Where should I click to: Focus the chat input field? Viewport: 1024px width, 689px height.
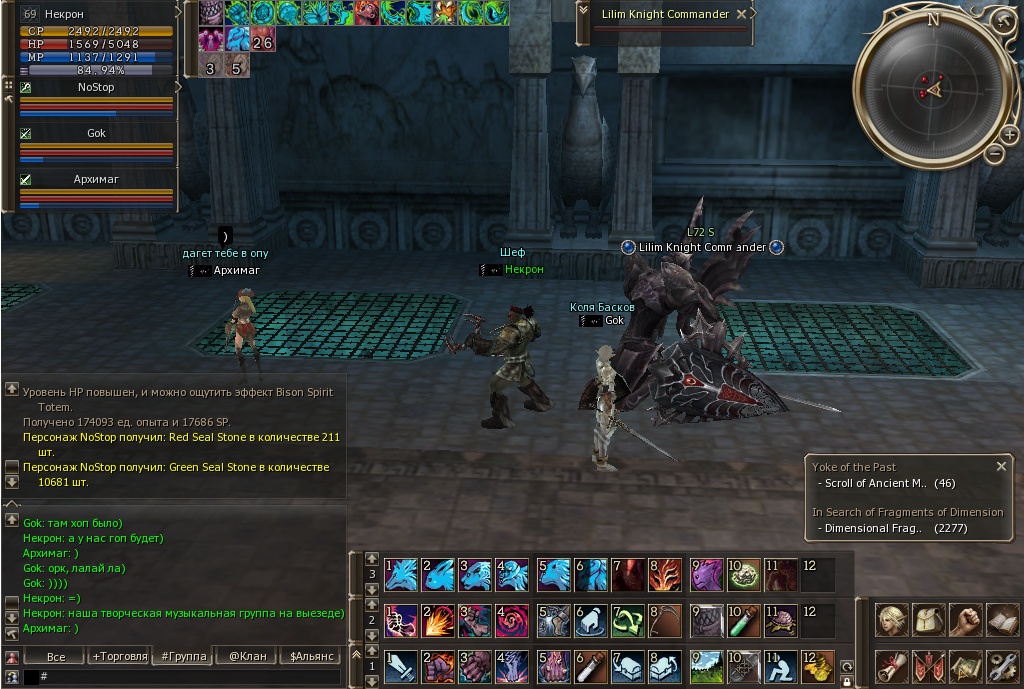tap(190, 677)
